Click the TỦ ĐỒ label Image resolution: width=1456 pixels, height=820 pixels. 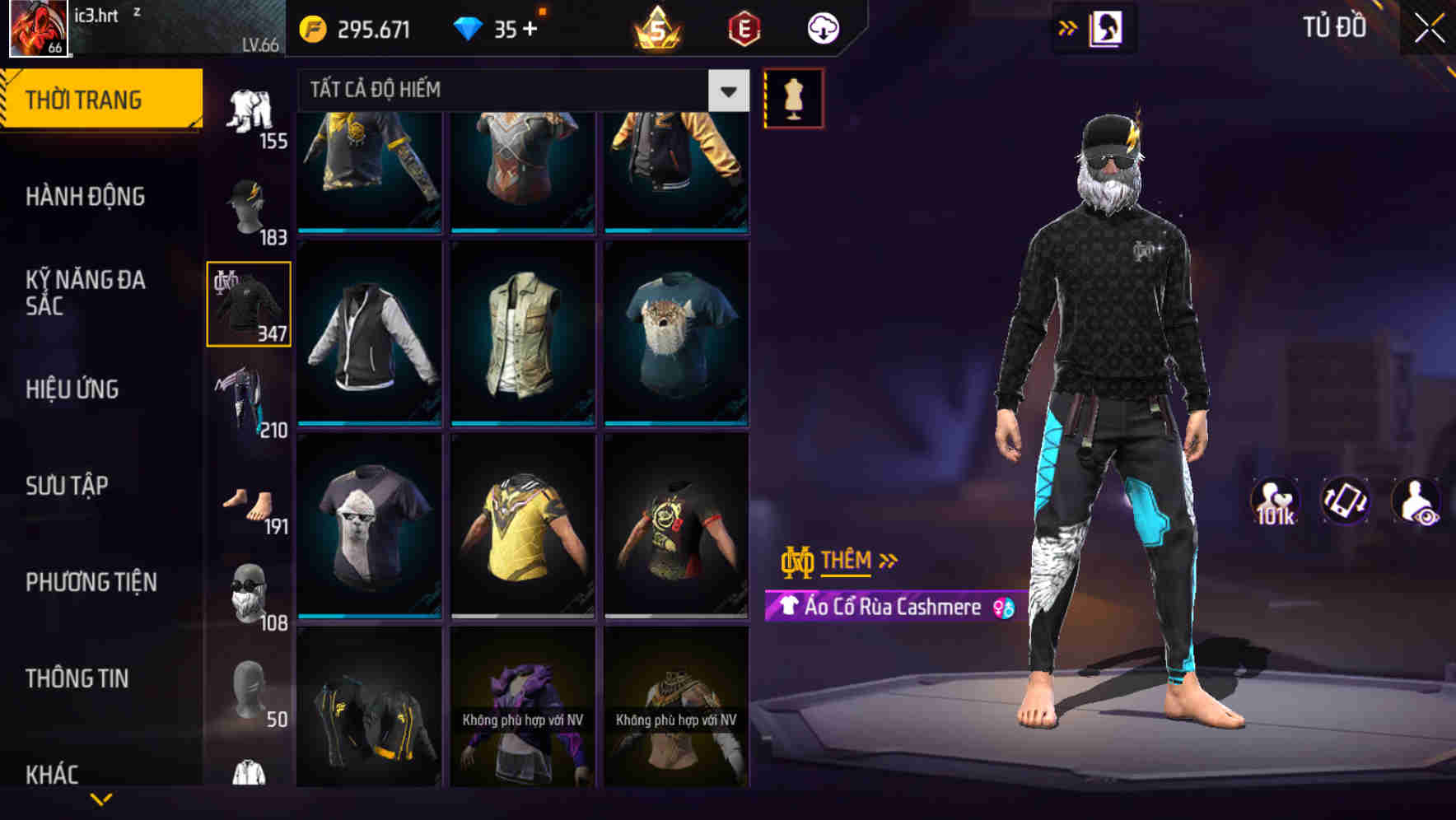click(1332, 27)
